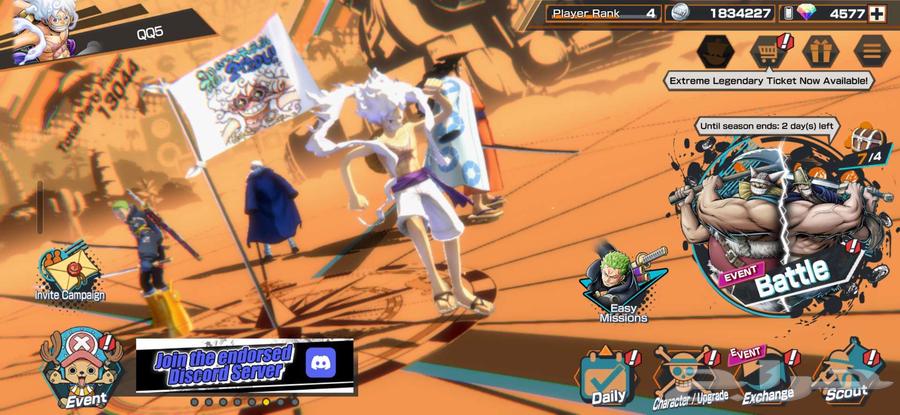Viewport: 900px width, 415px height.
Task: Open the hamburger main menu
Action: [x=872, y=48]
